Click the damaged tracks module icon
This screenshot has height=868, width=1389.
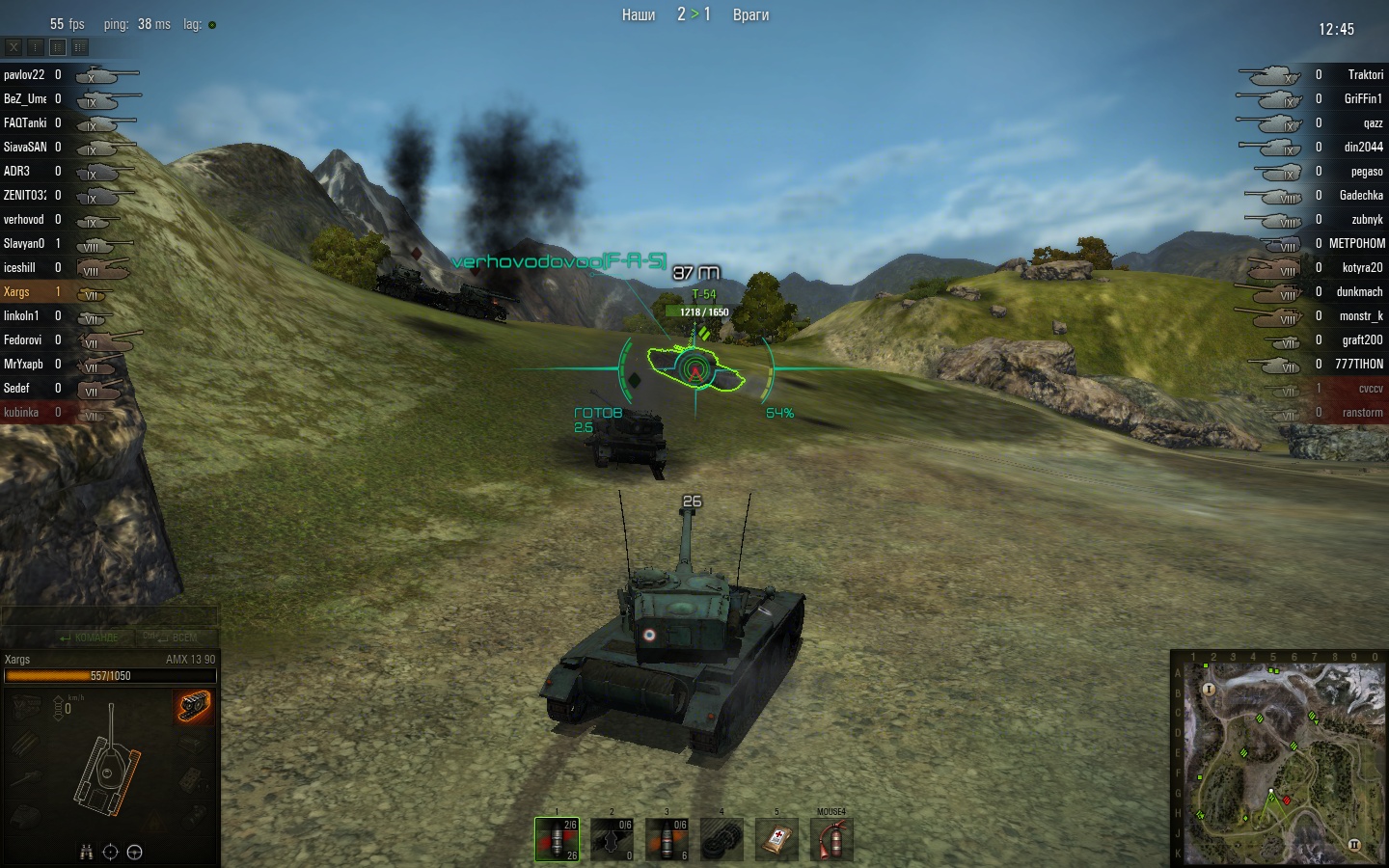click(194, 707)
